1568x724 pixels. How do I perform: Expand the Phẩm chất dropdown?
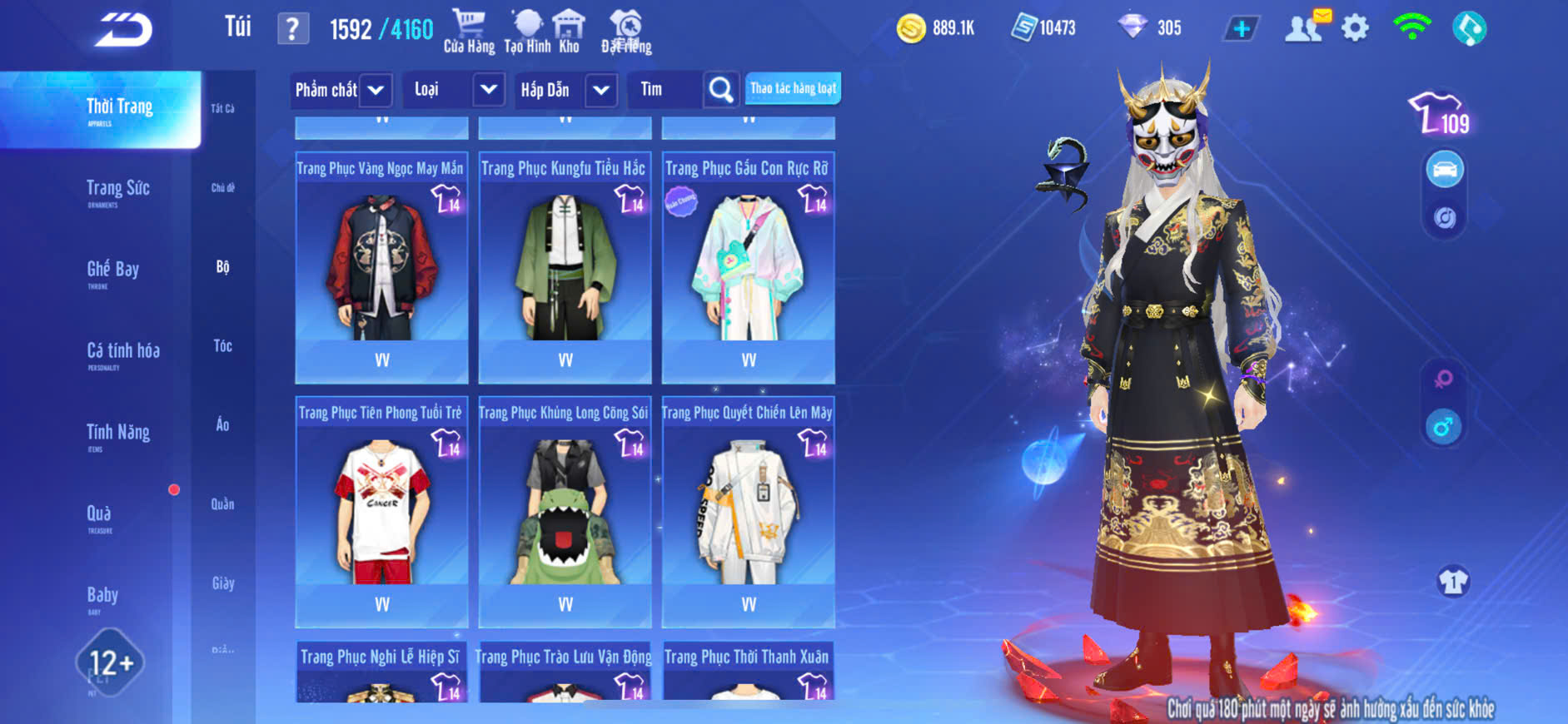click(x=376, y=90)
